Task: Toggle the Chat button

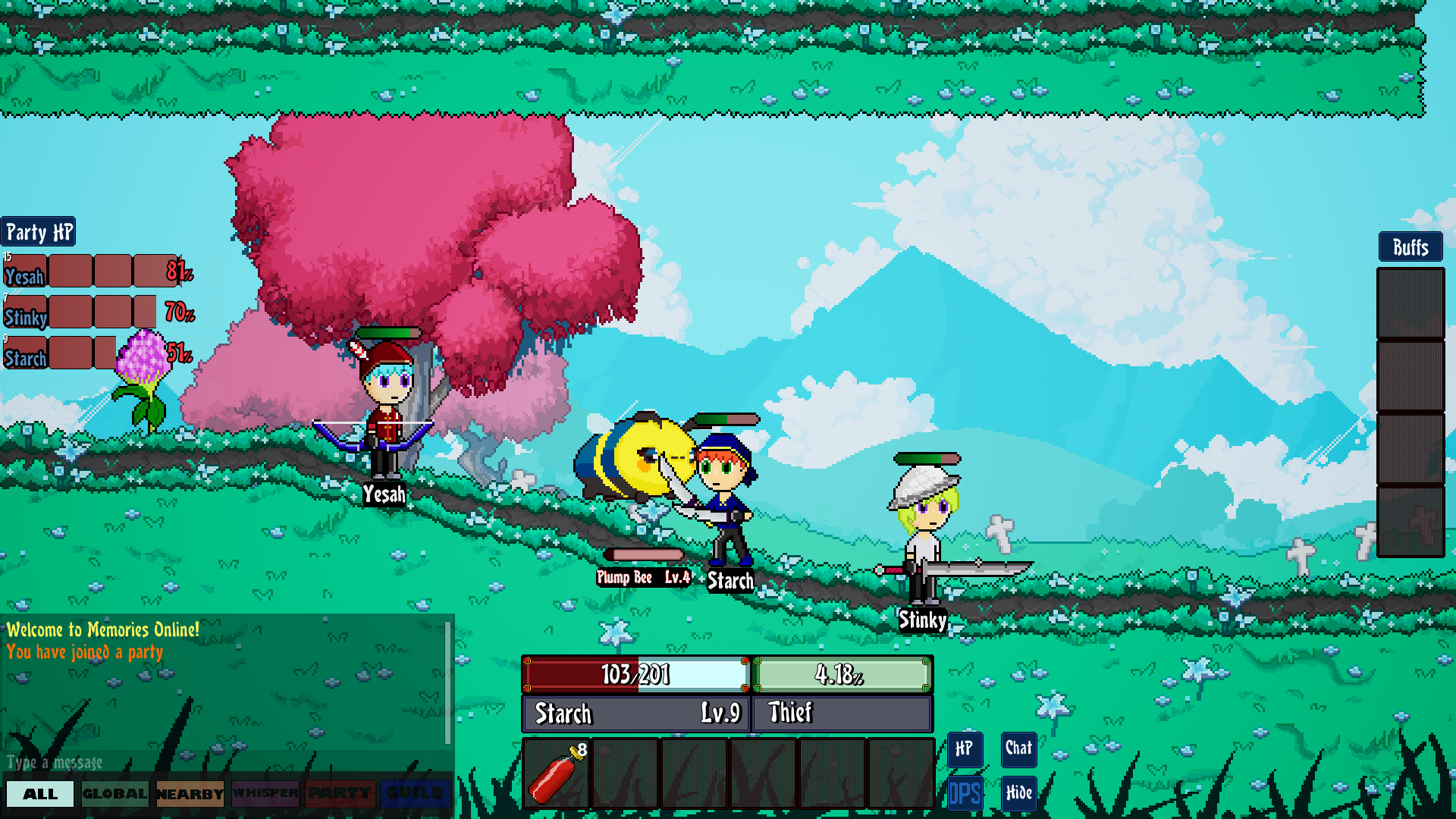Action: (x=1018, y=749)
